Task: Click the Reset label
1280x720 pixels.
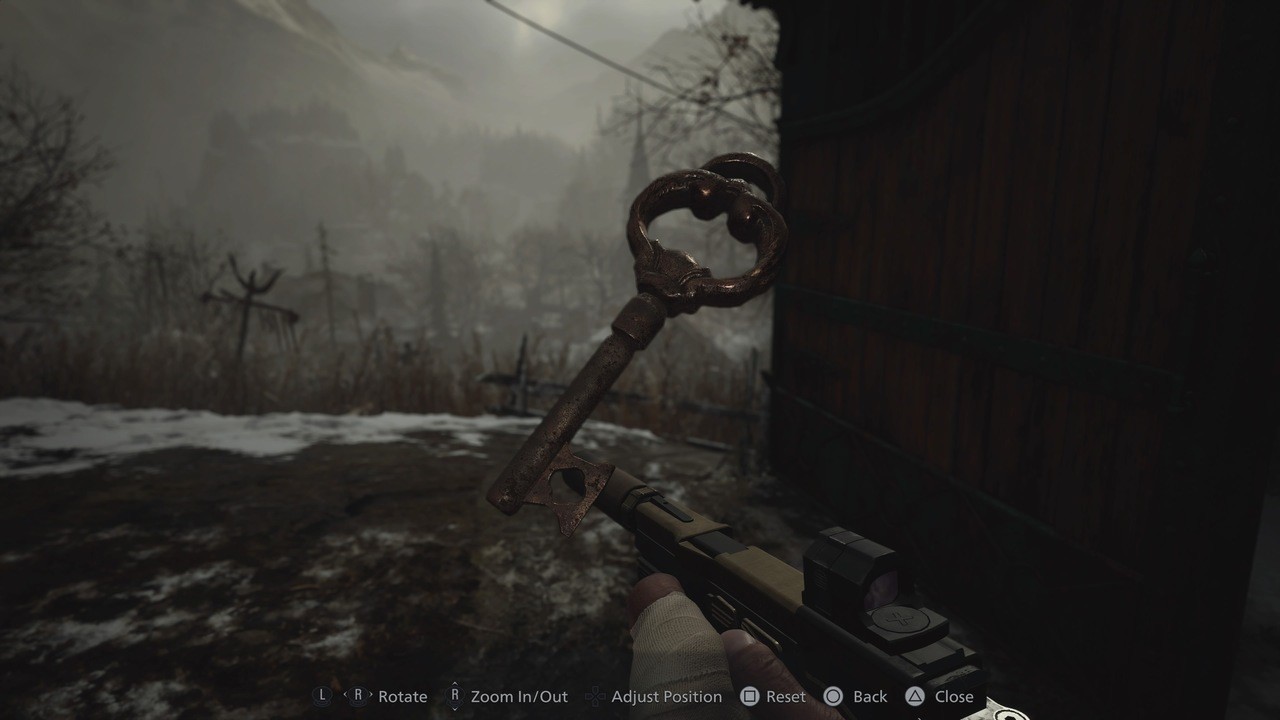Action: click(784, 696)
